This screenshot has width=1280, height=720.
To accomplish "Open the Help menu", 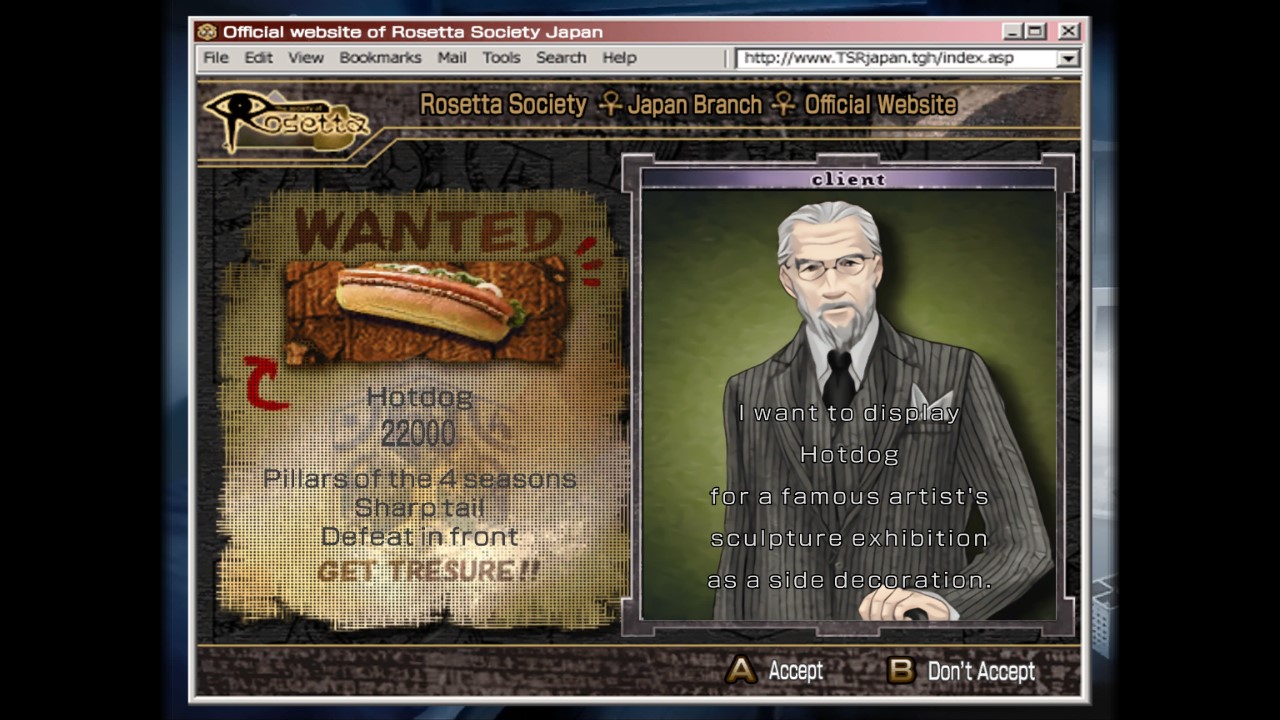I will click(x=619, y=57).
